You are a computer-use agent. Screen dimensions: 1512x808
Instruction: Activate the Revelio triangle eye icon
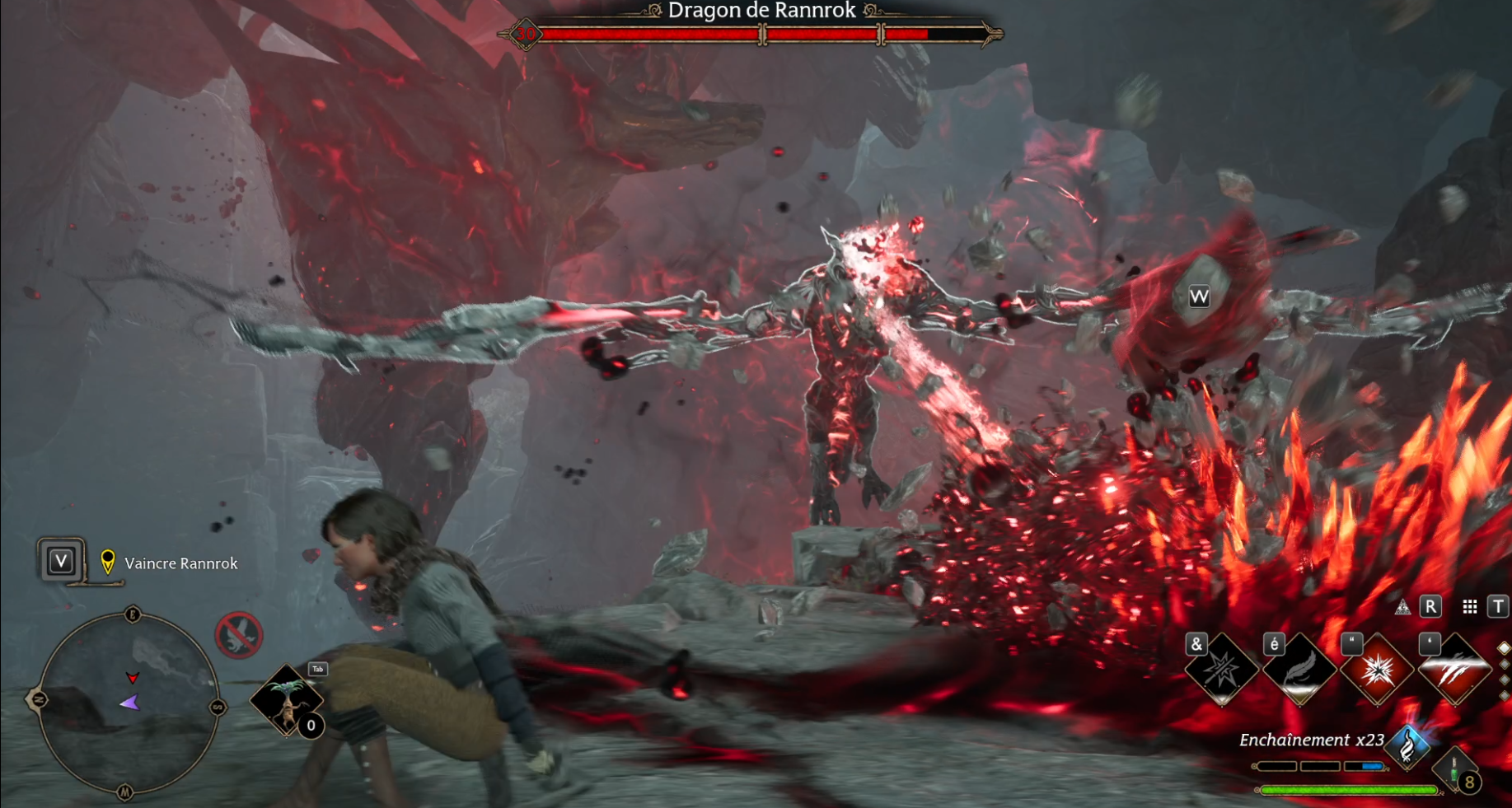tap(1402, 608)
